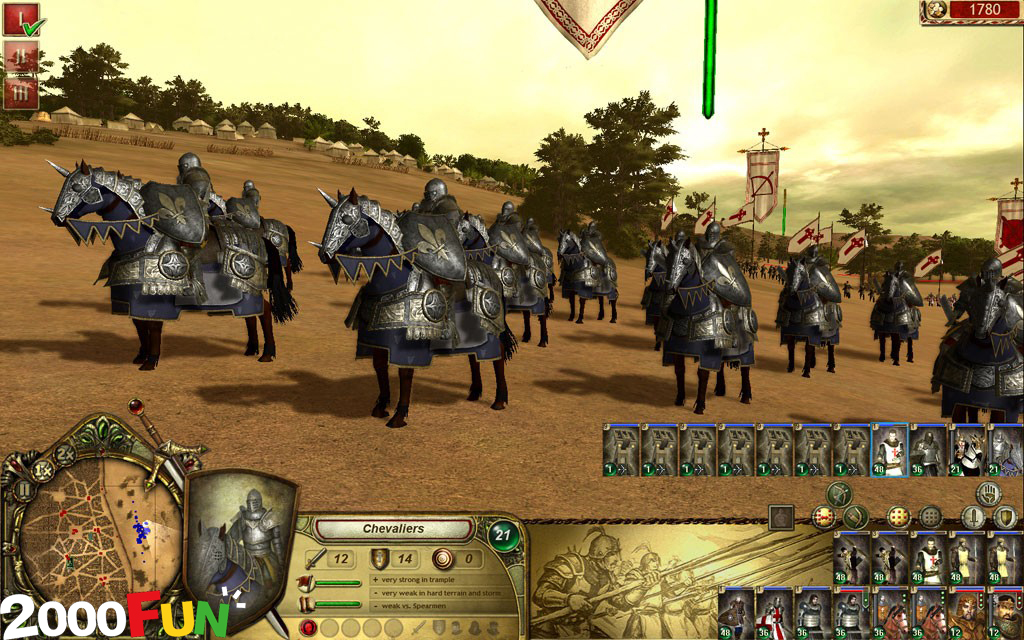
Task: Click the gold treasury counter showing 1780
Action: [971, 11]
